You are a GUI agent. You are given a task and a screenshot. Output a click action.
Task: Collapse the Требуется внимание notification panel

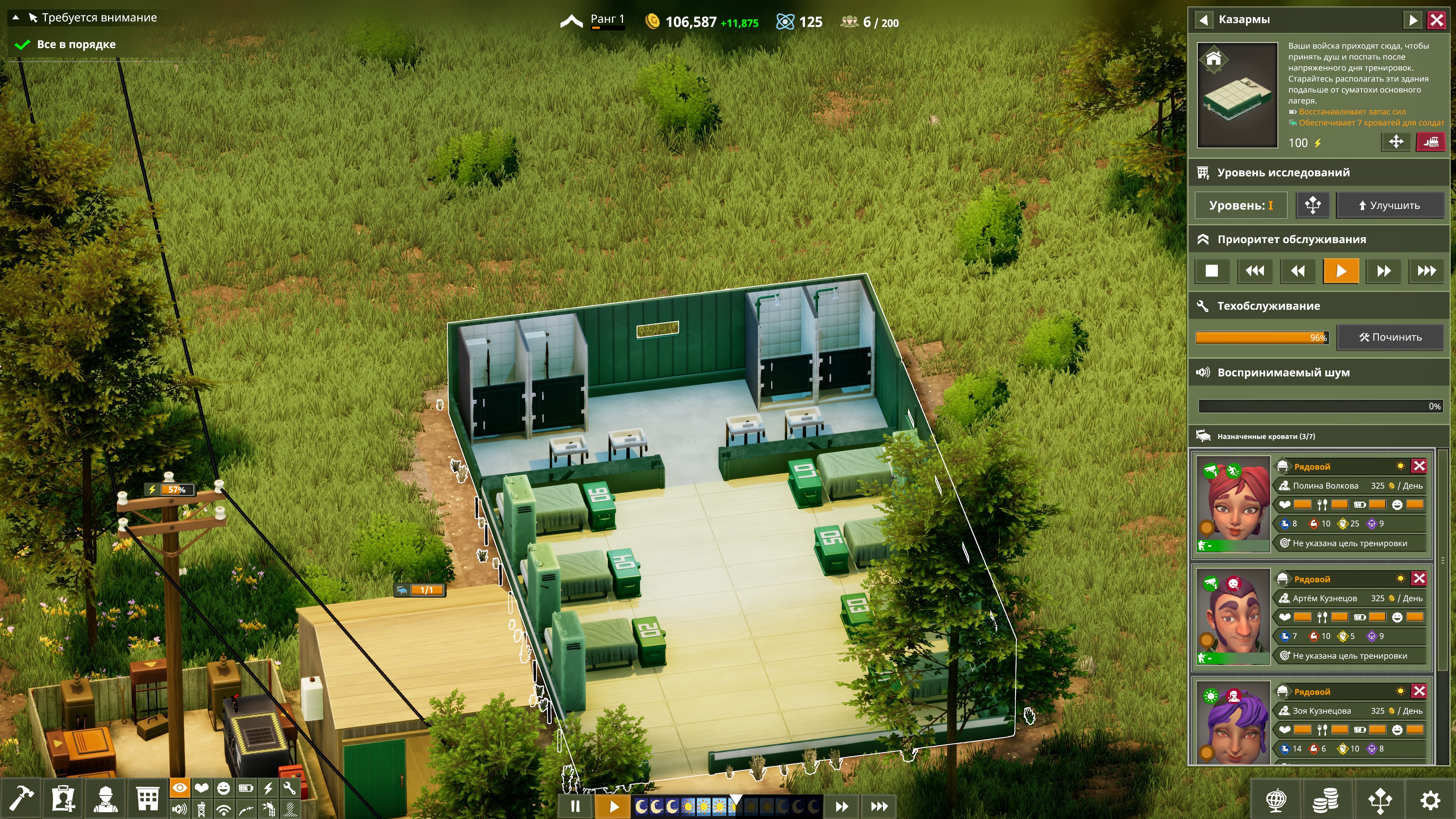pyautogui.click(x=16, y=17)
